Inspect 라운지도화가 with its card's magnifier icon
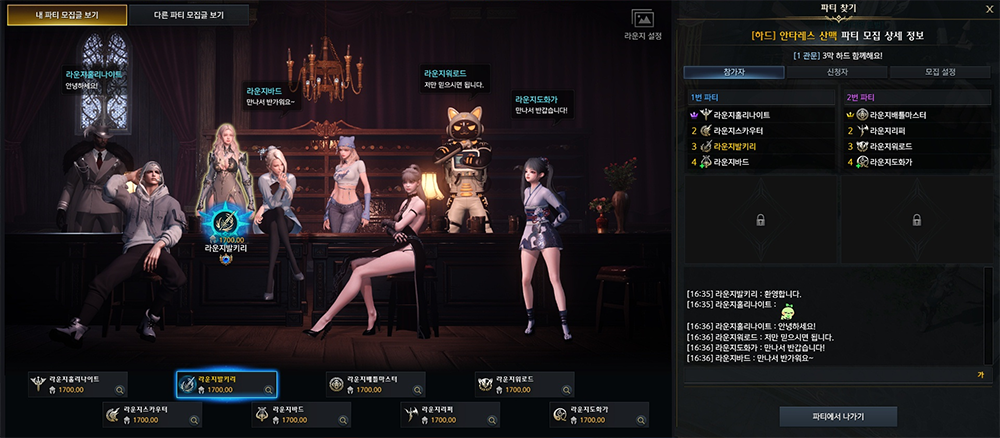1000x438 pixels. (x=642, y=420)
